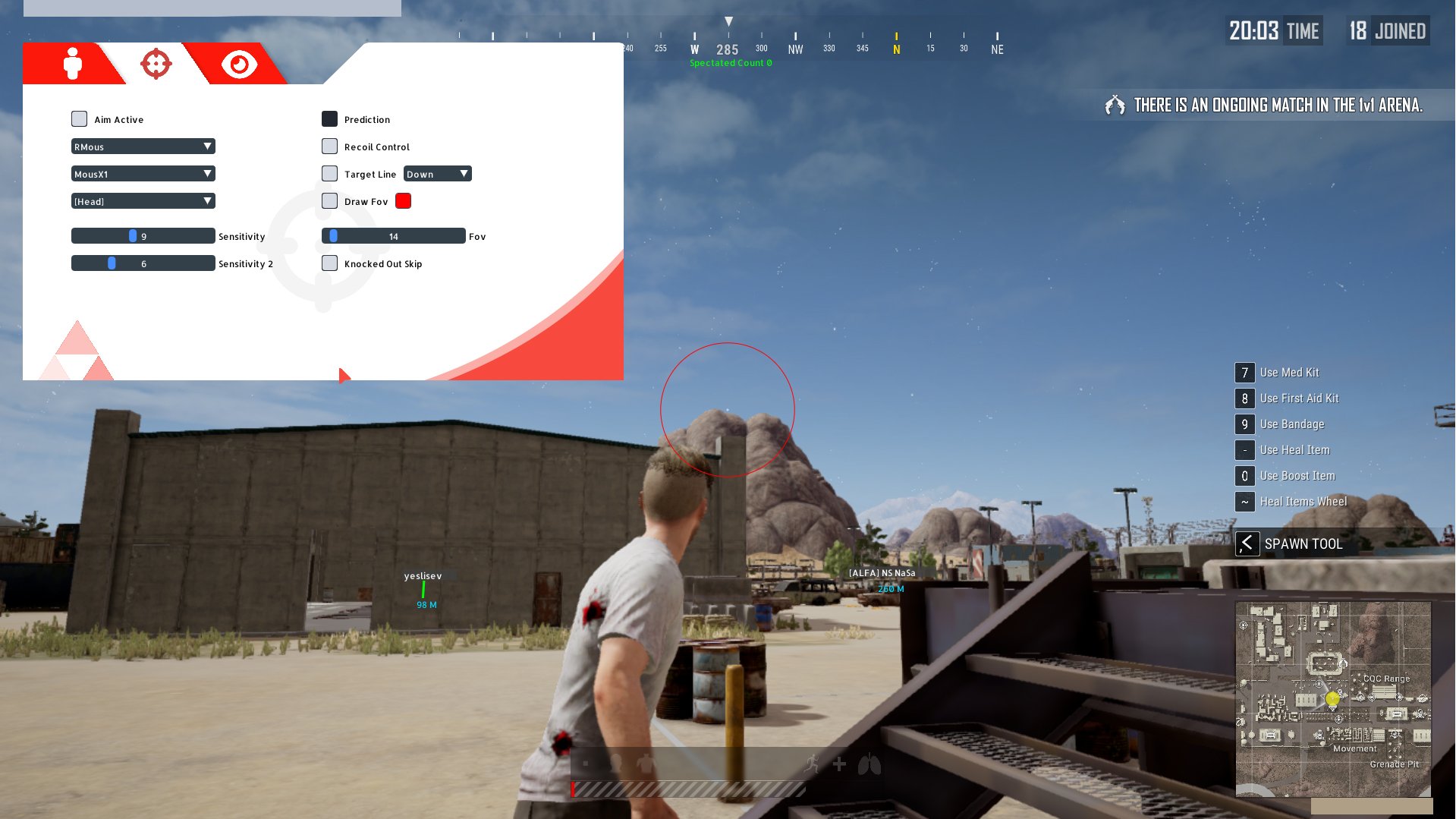Click the small square item icon on the action bar

click(x=586, y=764)
